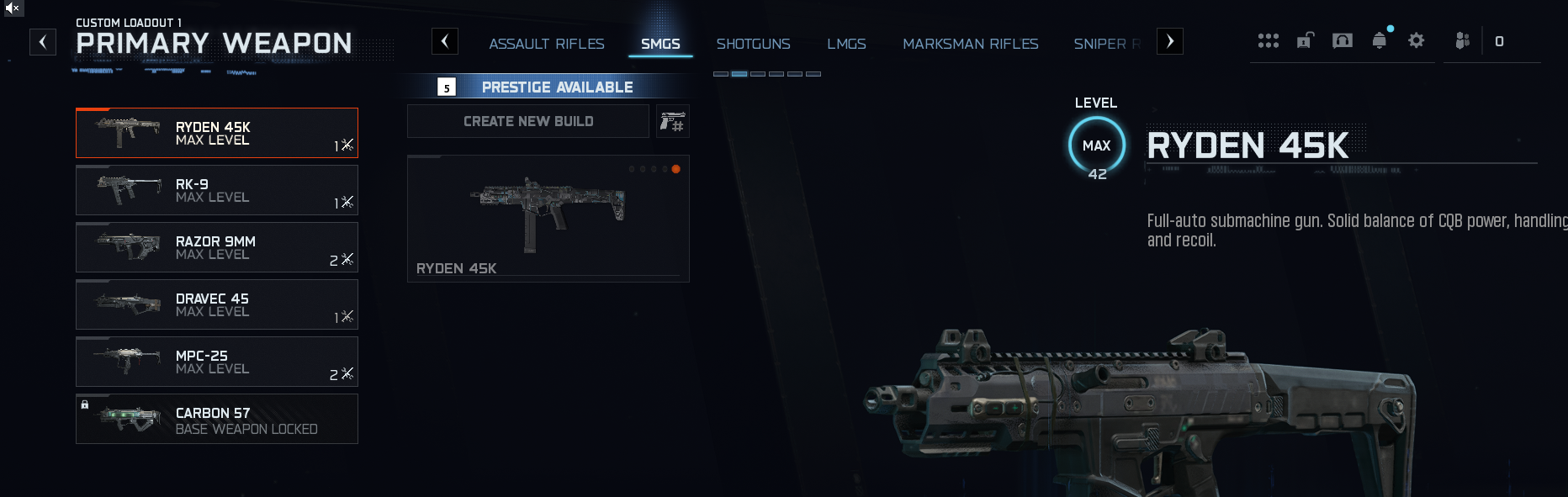Switch to the Assault Rifles tab
1568x497 pixels.
tap(547, 44)
